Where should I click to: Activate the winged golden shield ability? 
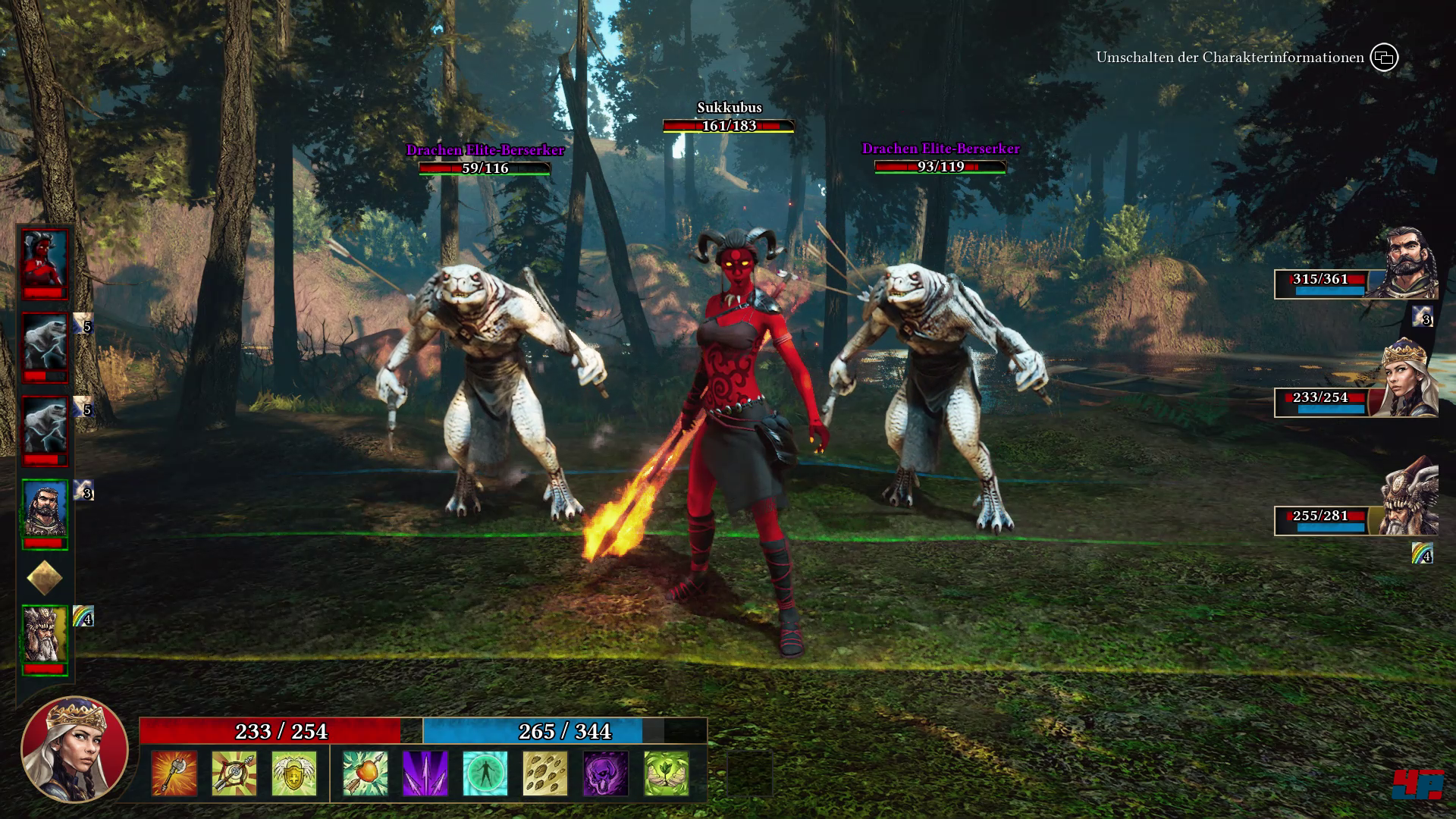tap(294, 773)
